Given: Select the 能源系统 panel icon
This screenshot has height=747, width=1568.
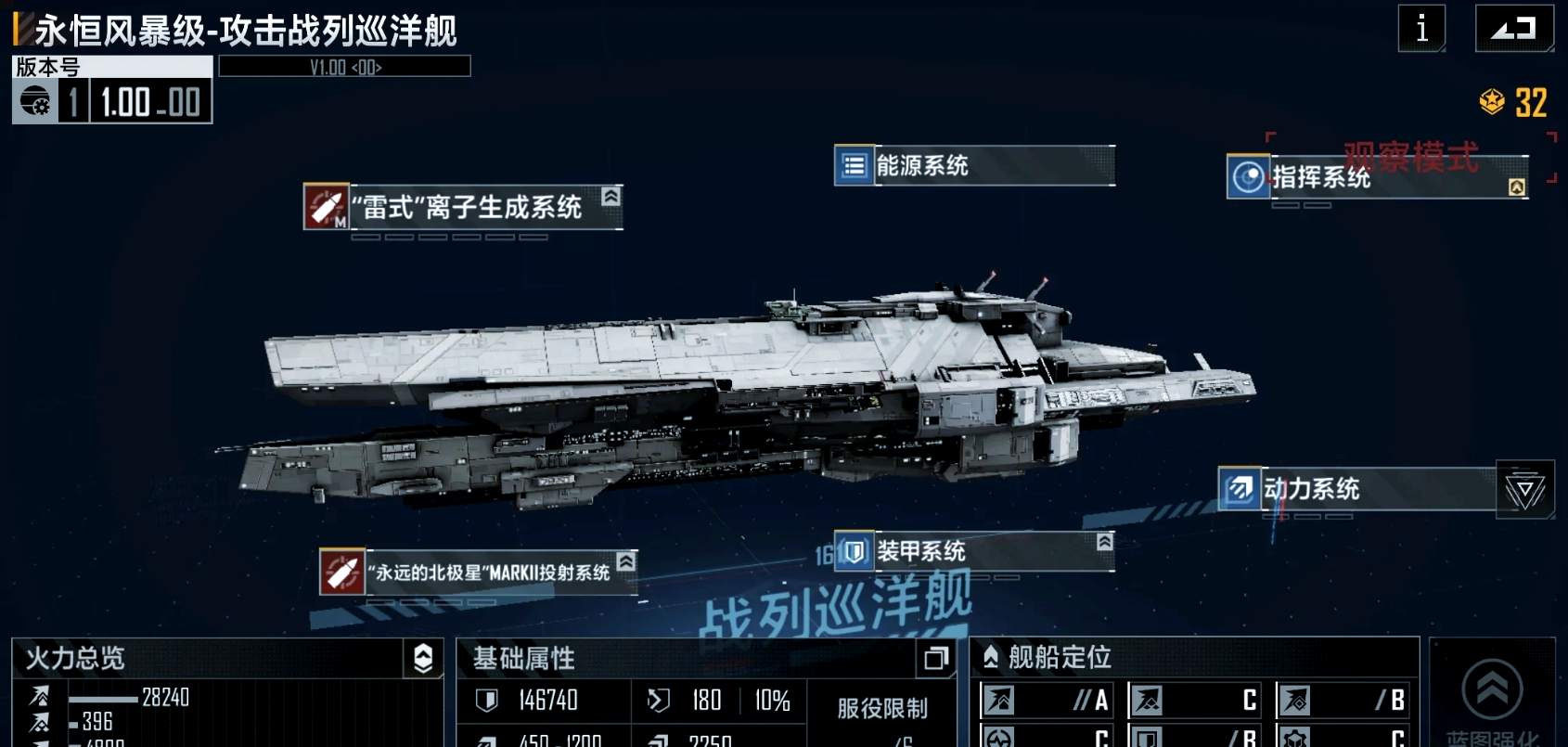Looking at the screenshot, I should pos(855,168).
